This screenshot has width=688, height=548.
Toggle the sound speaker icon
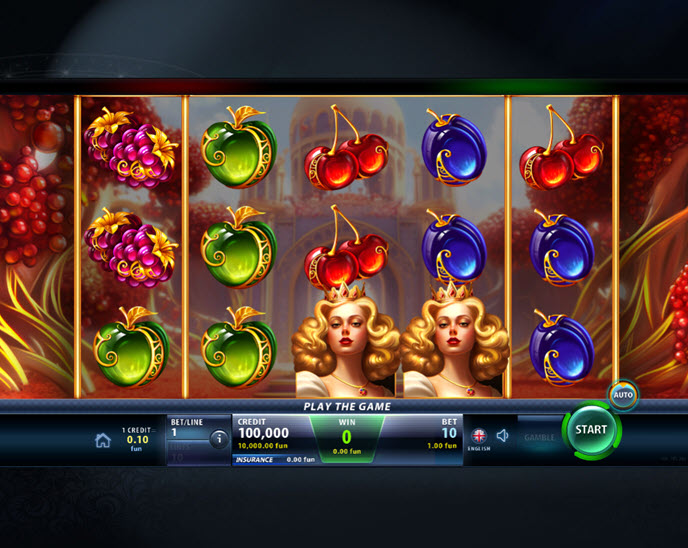point(503,436)
